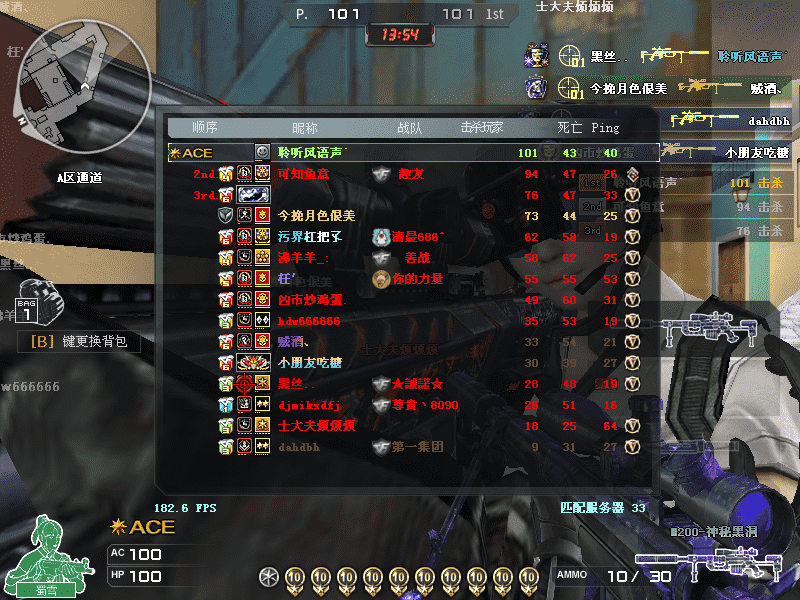Image resolution: width=800 pixels, height=600 pixels.
Task: Click the 第一集团 clan name
Action: point(417,447)
